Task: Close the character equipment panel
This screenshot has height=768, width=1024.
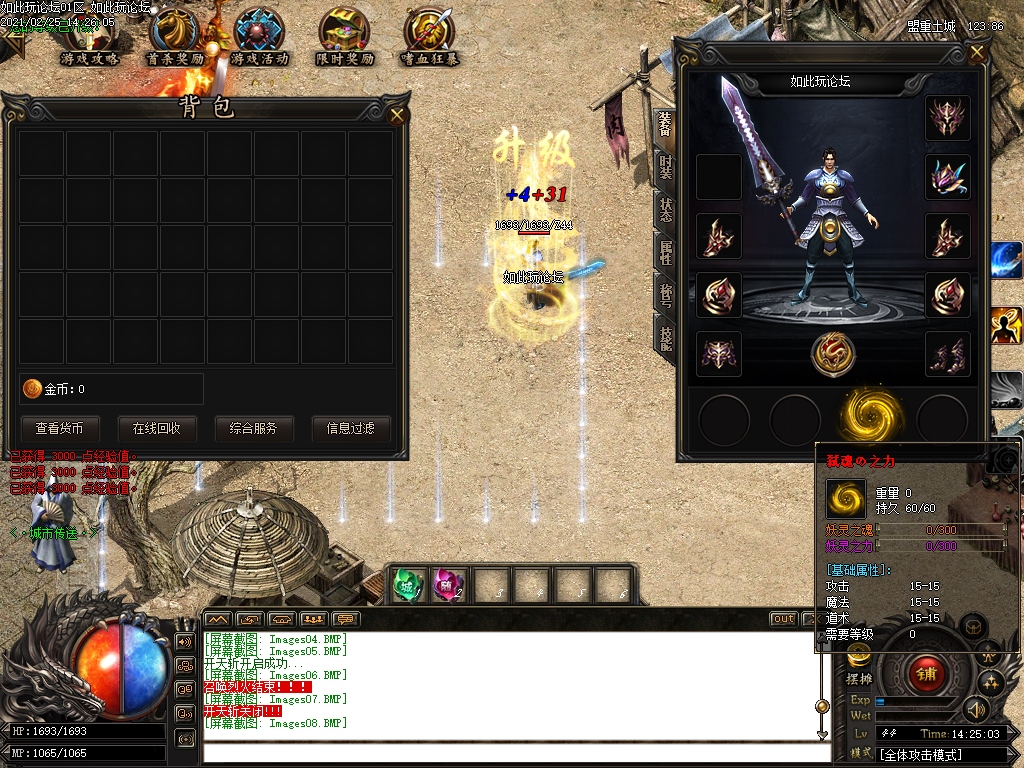Action: click(x=977, y=53)
